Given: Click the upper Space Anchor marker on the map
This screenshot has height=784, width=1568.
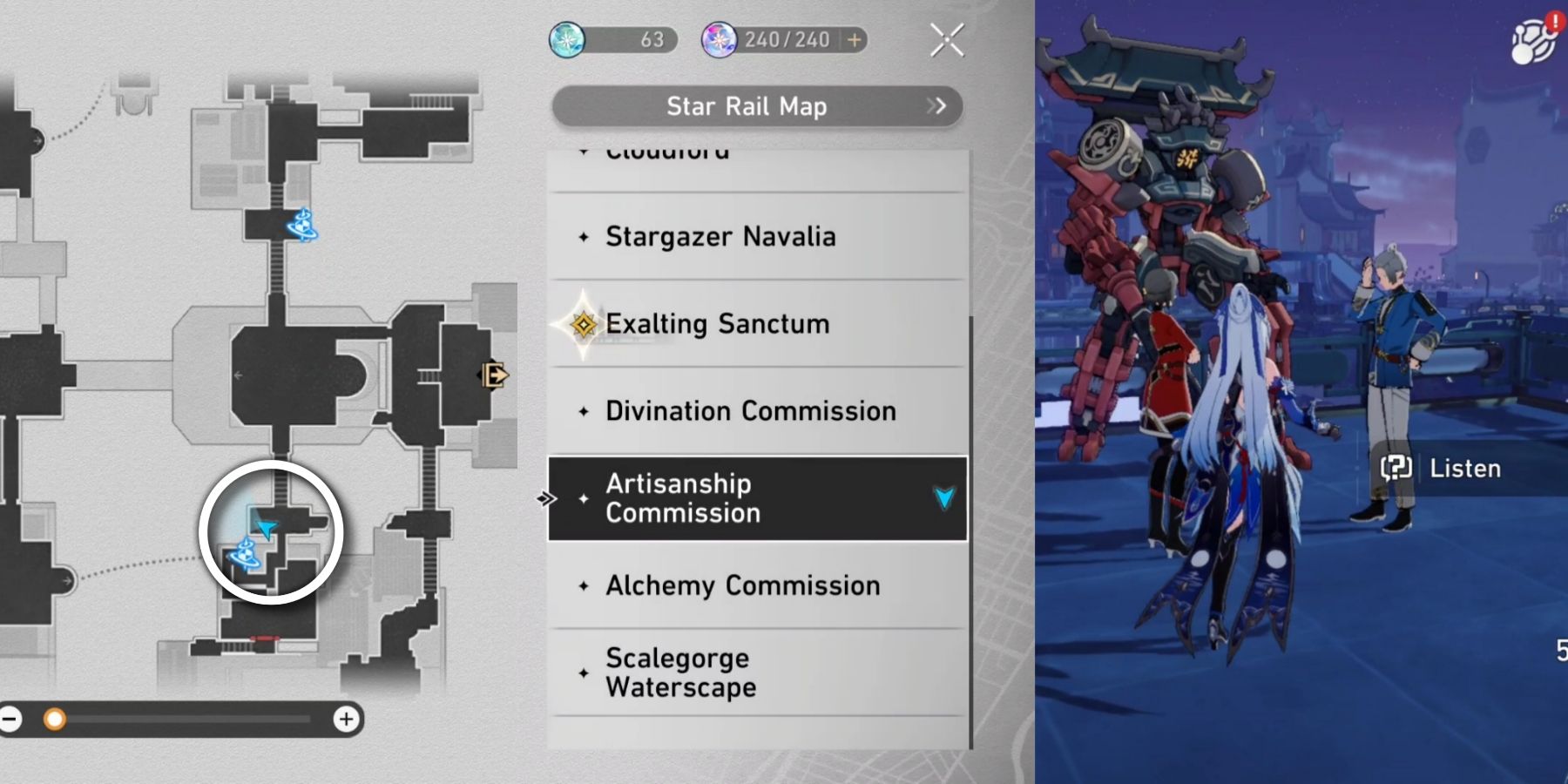Looking at the screenshot, I should (301, 226).
